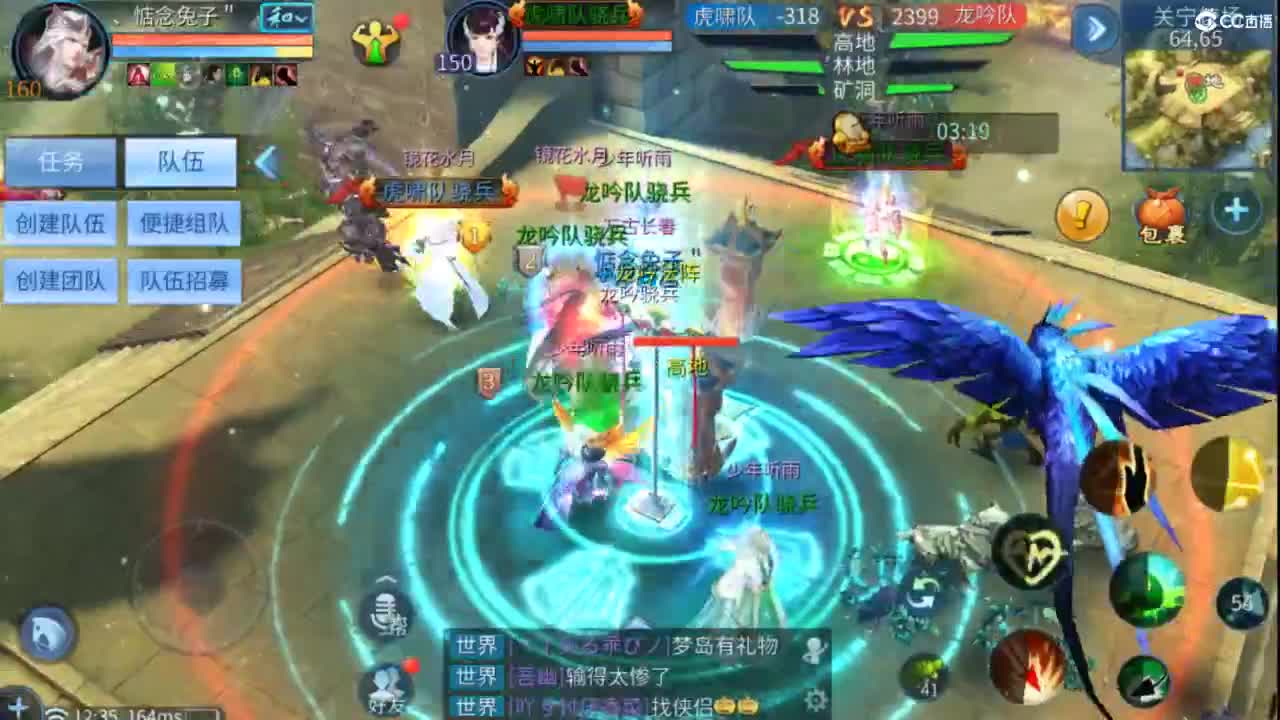Viewport: 1280px width, 720px height.
Task: Select the 世界 chat channel label
Action: (x=475, y=646)
